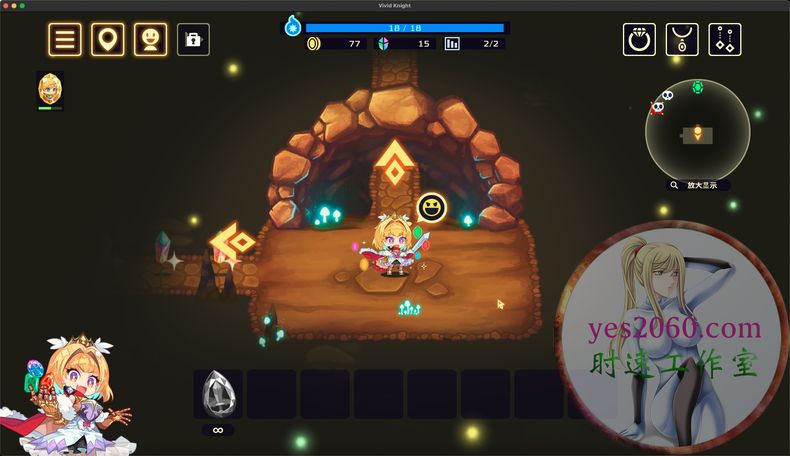Enlarge the minimap with 放大显示 button
790x456 pixels.
tap(698, 185)
